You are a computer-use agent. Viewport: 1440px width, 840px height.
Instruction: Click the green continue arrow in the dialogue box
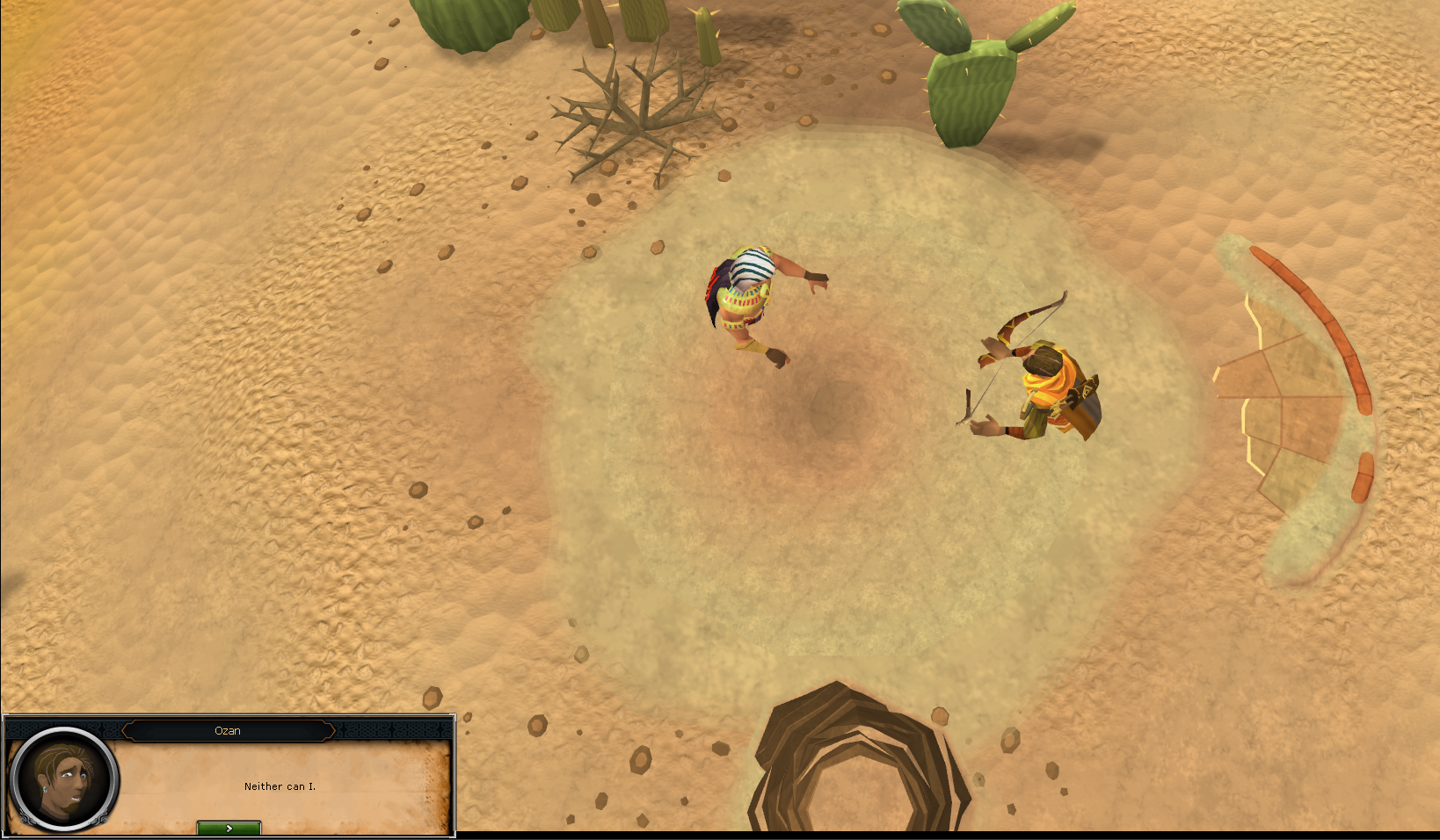pos(228,827)
